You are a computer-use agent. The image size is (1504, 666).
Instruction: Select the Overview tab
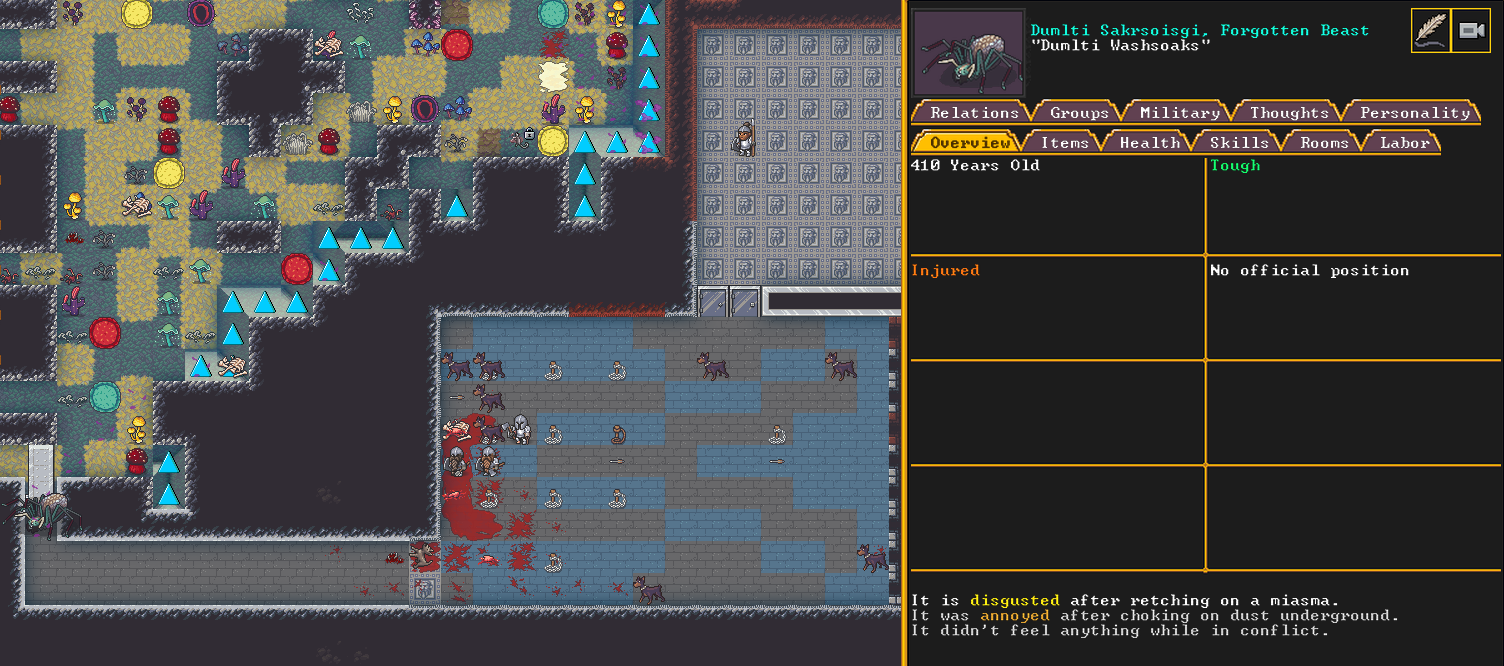969,143
